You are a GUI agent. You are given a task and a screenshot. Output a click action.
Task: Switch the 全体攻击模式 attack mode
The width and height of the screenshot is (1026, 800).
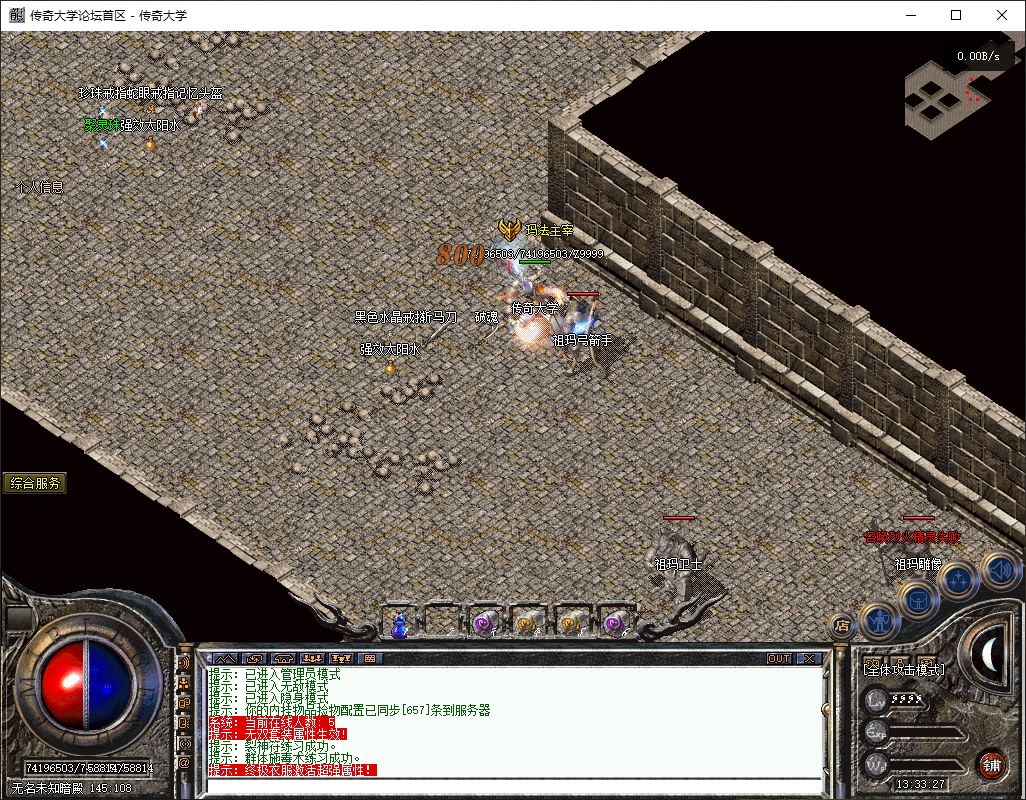tap(905, 669)
